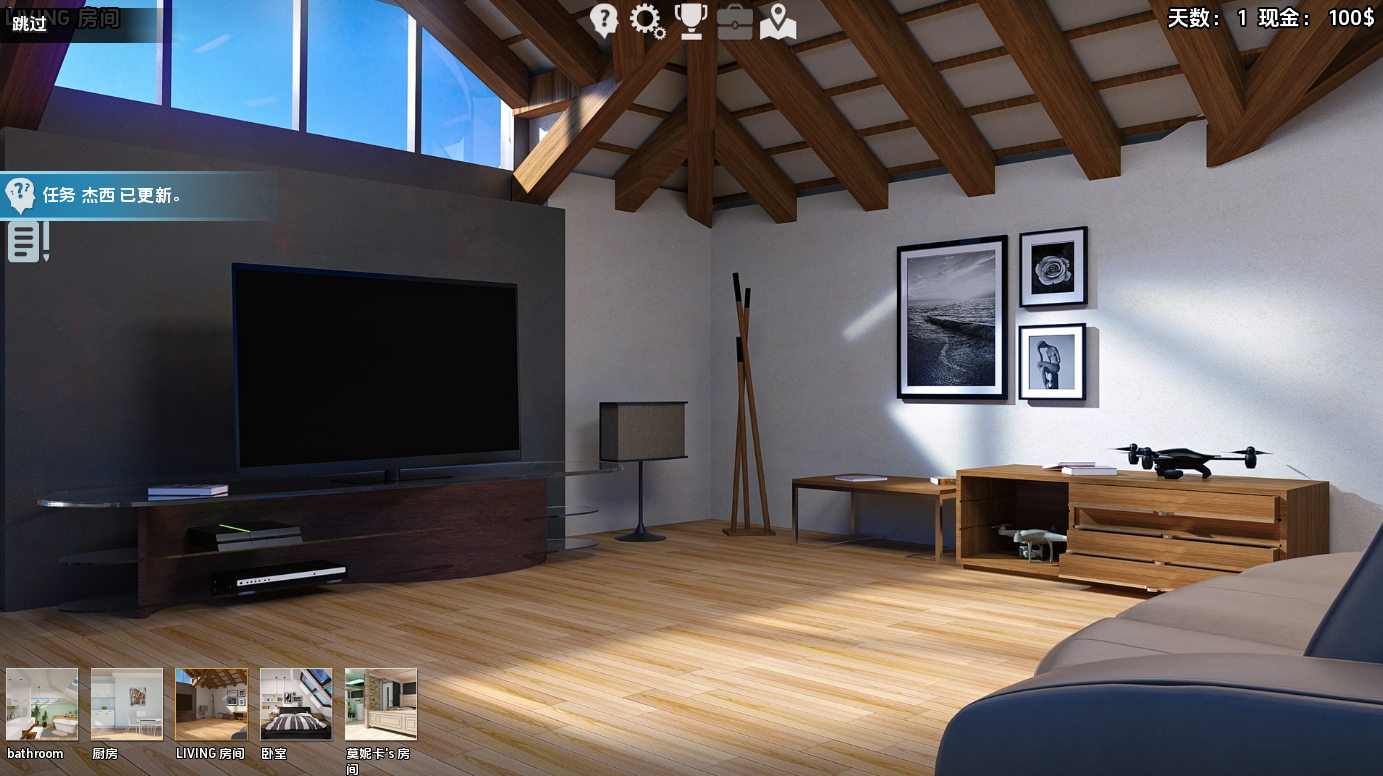Open the task list journal icon
The image size is (1383, 776).
(27, 242)
